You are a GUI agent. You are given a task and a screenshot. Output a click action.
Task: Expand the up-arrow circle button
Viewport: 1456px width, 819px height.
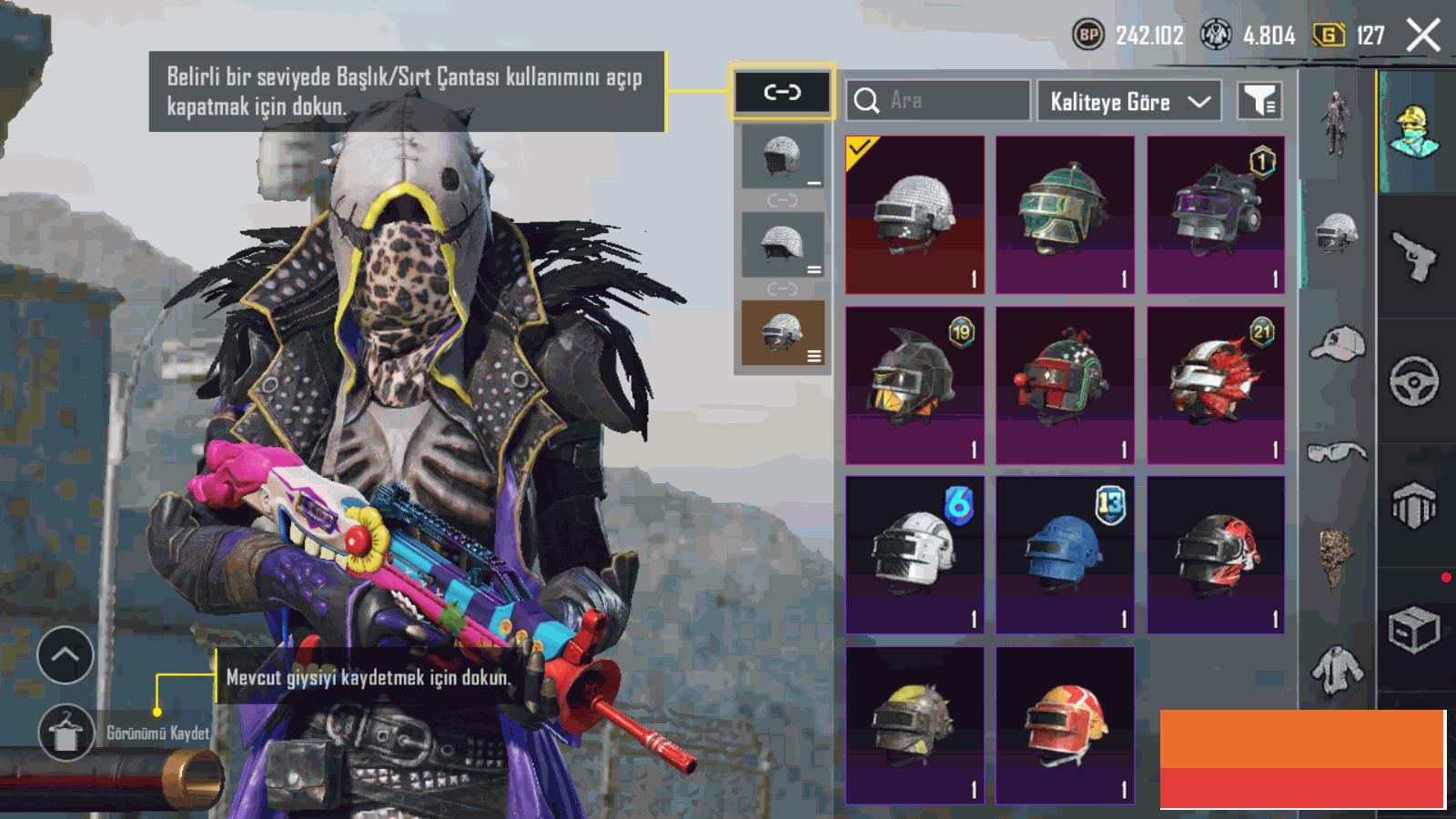pos(66,654)
